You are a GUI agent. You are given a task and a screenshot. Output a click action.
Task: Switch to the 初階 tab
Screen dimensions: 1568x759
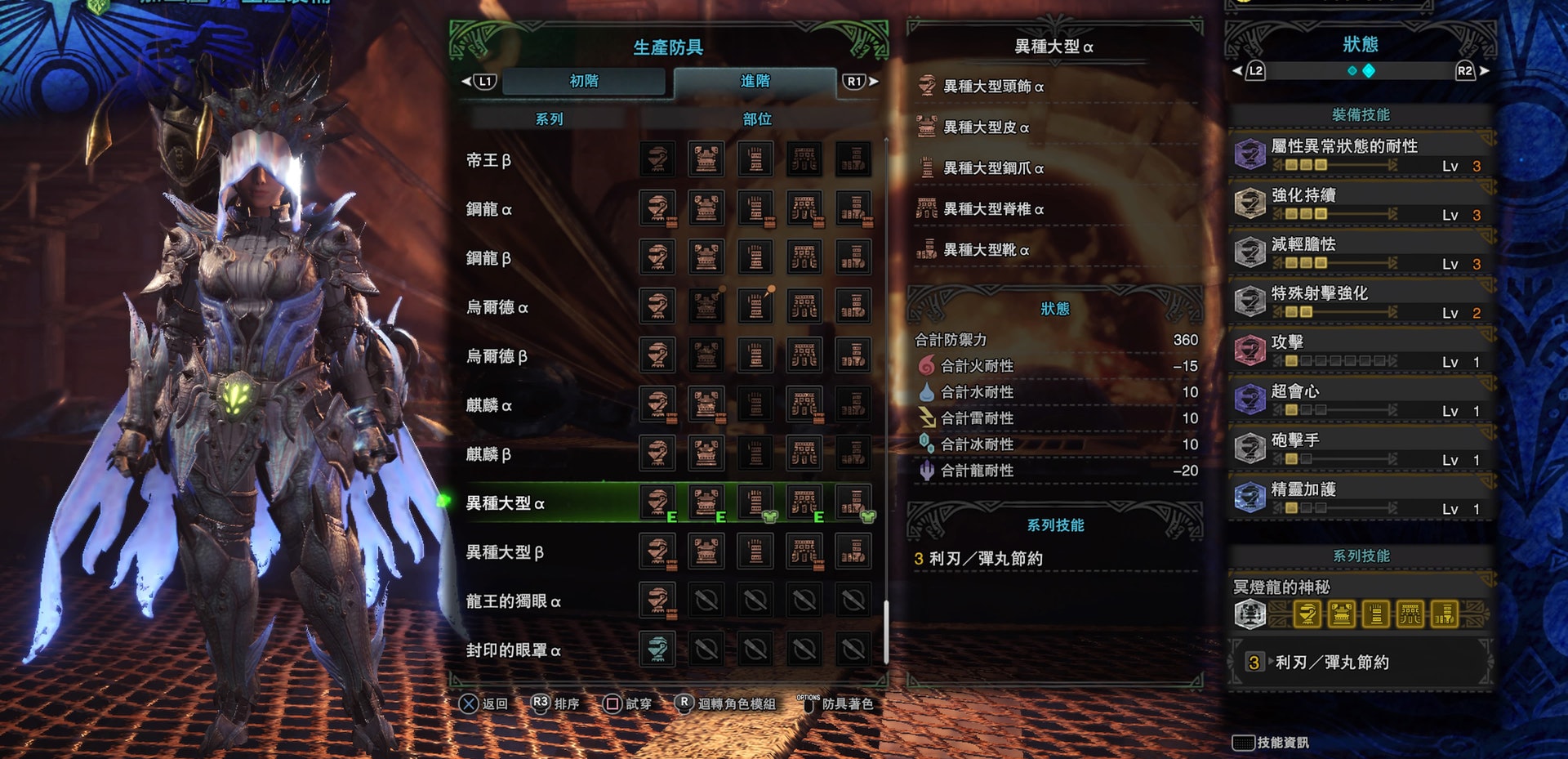(x=585, y=81)
